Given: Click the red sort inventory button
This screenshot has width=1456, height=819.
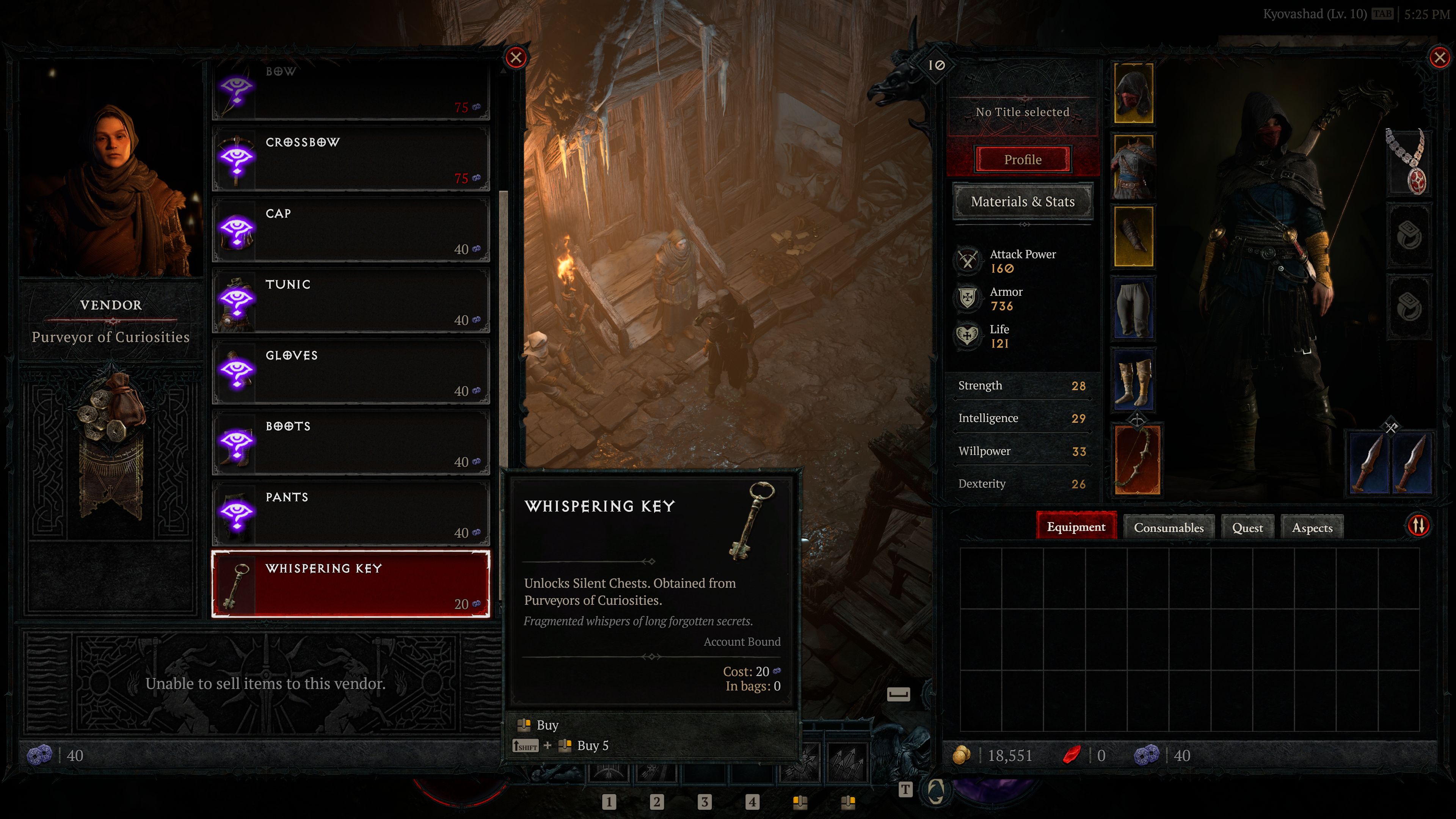Looking at the screenshot, I should tap(1418, 526).
